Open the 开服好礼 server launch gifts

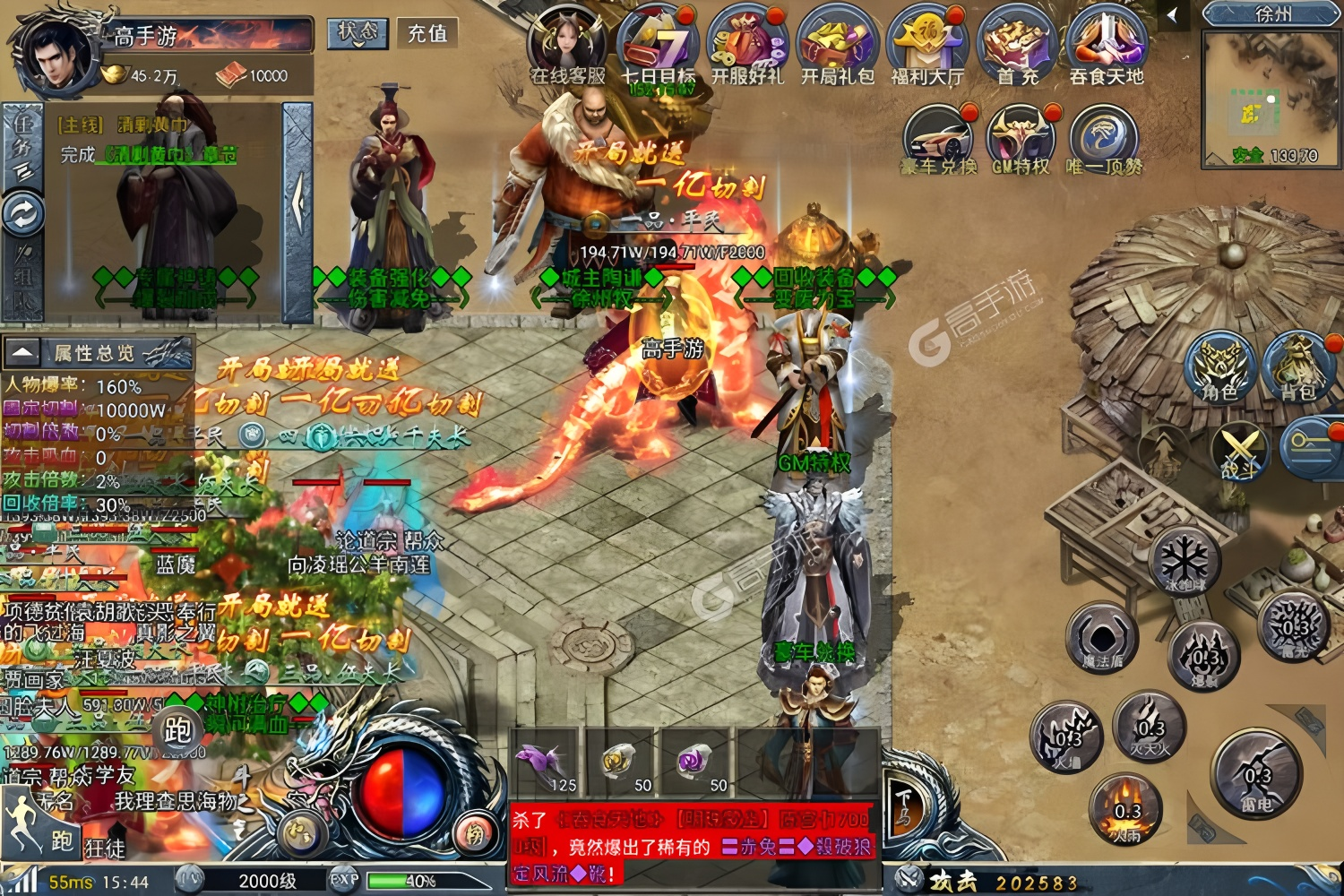747,43
